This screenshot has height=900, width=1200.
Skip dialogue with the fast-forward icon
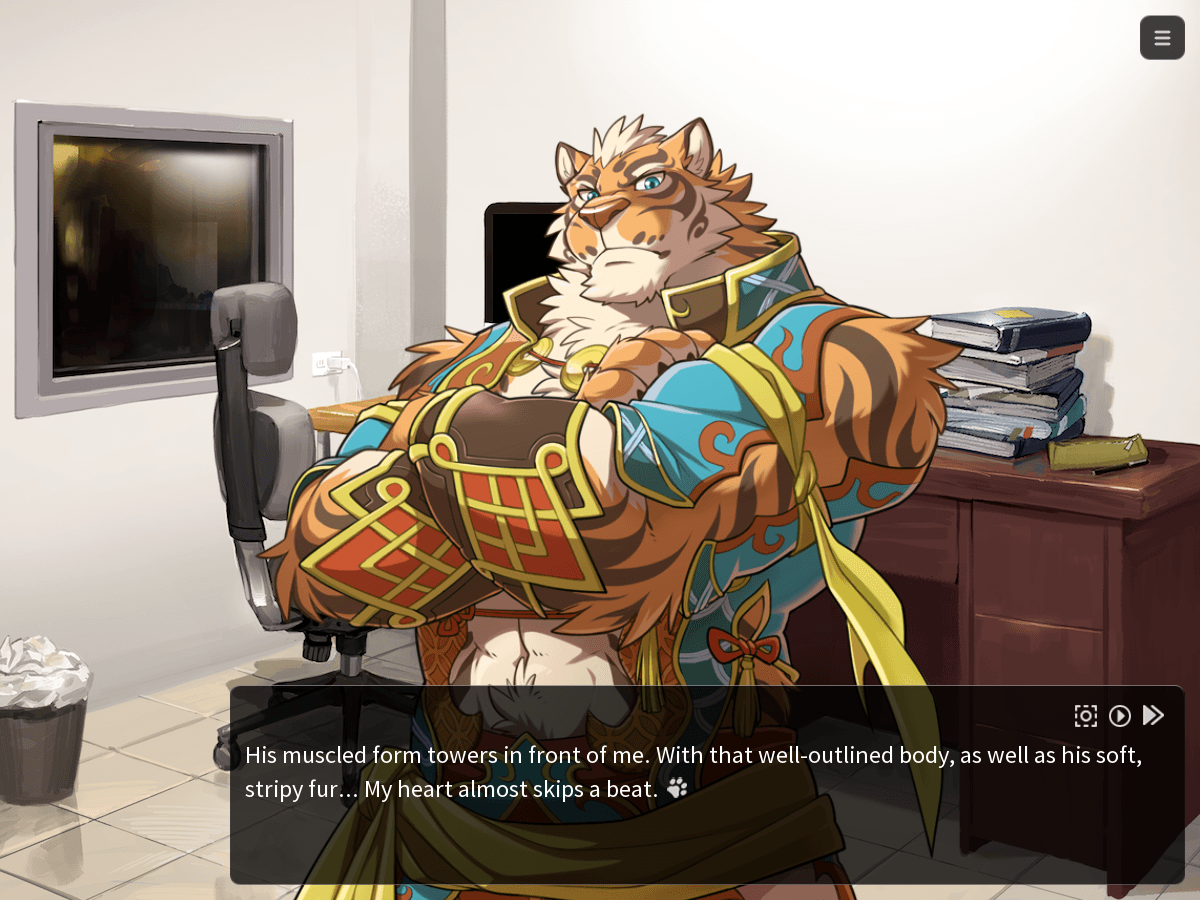pos(1153,715)
